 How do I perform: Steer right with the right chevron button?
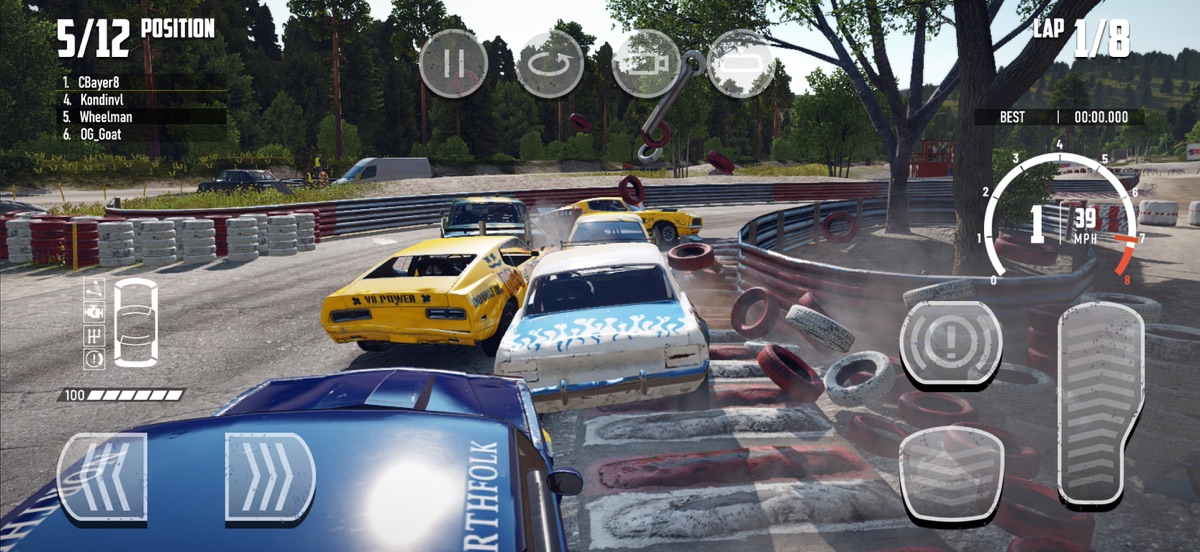tap(270, 476)
